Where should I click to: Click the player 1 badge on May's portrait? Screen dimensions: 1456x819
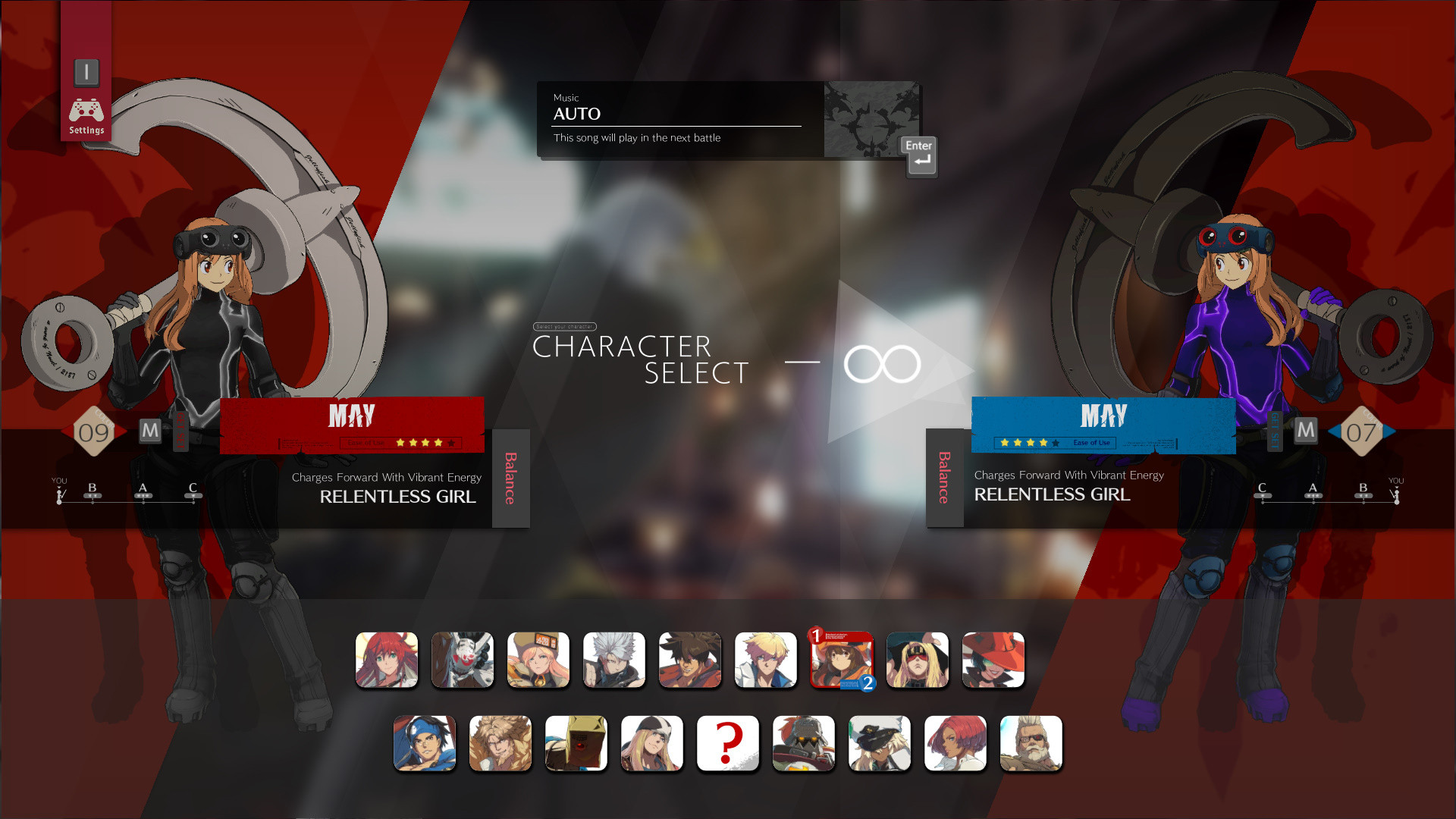[815, 637]
